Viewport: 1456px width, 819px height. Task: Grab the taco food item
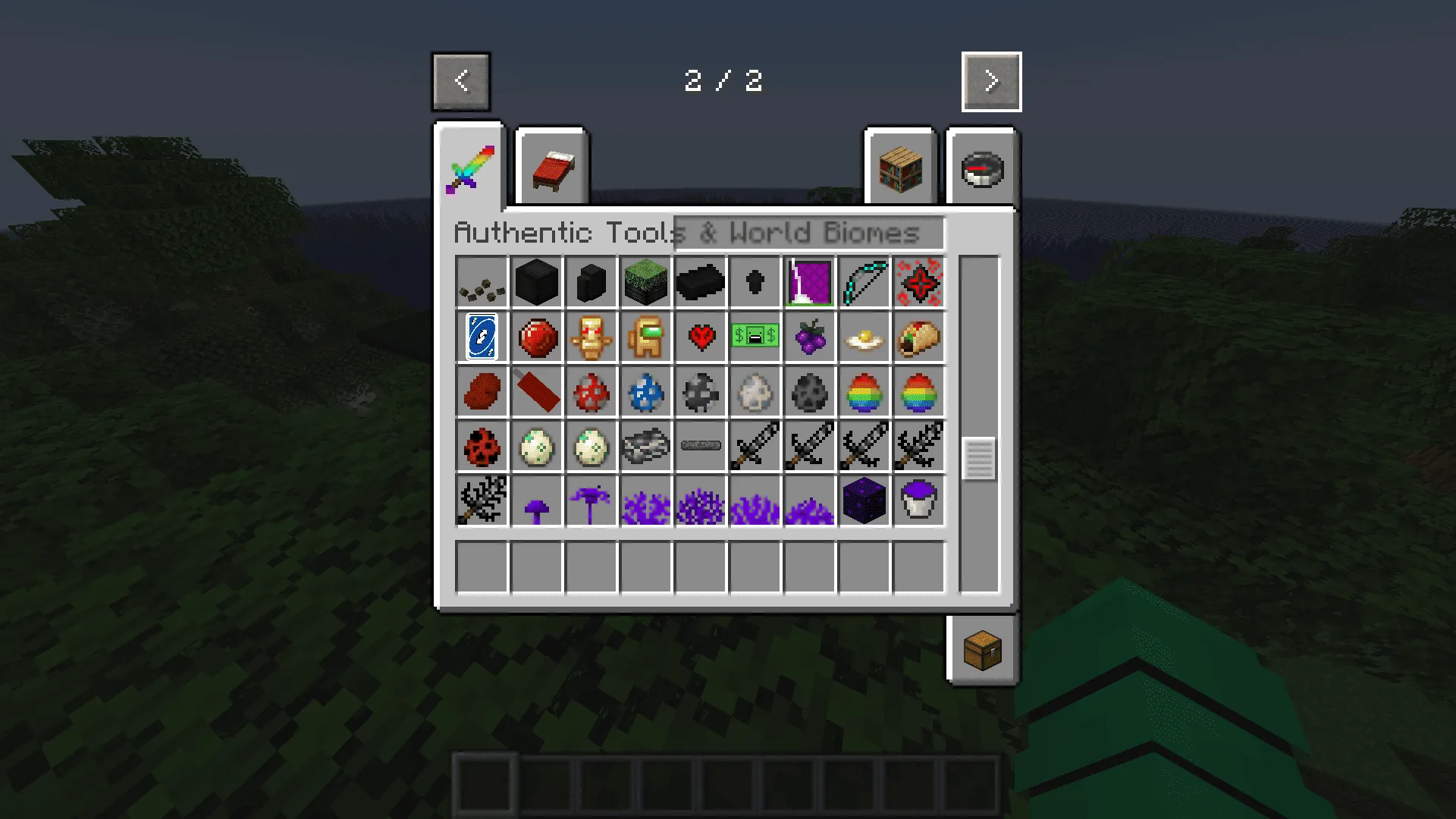click(x=919, y=338)
